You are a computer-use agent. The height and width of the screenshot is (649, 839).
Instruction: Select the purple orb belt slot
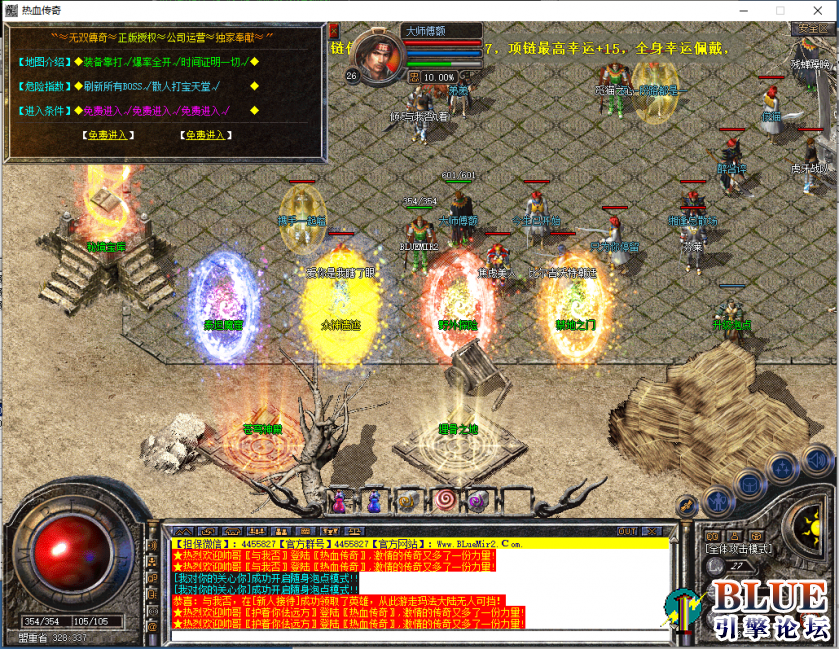pyautogui.click(x=476, y=499)
